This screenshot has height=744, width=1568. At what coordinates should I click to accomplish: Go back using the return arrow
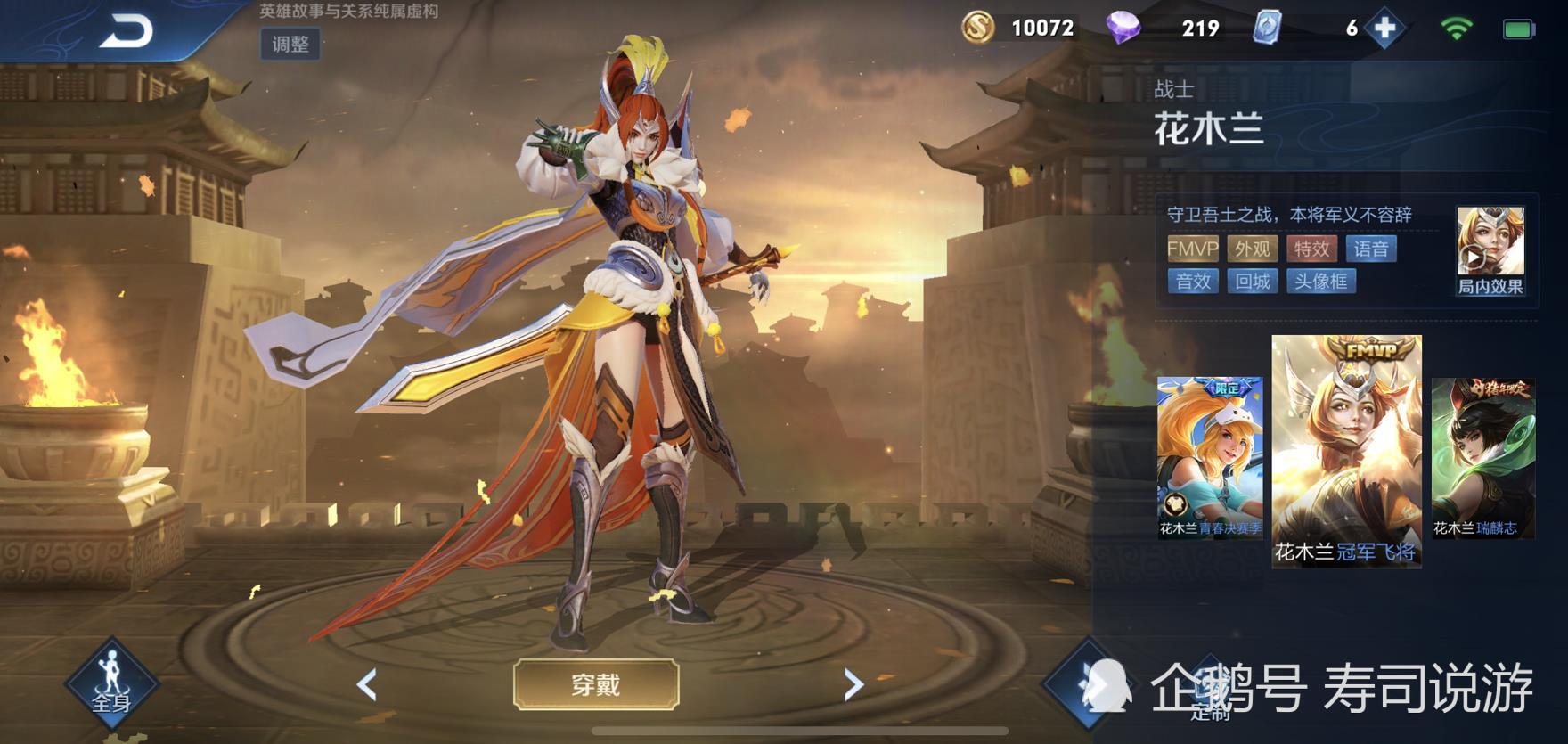(126, 32)
